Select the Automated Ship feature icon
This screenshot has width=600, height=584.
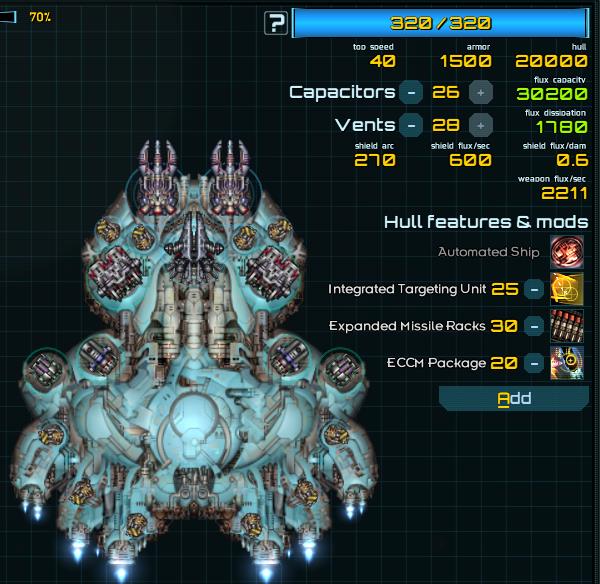pyautogui.click(x=568, y=253)
